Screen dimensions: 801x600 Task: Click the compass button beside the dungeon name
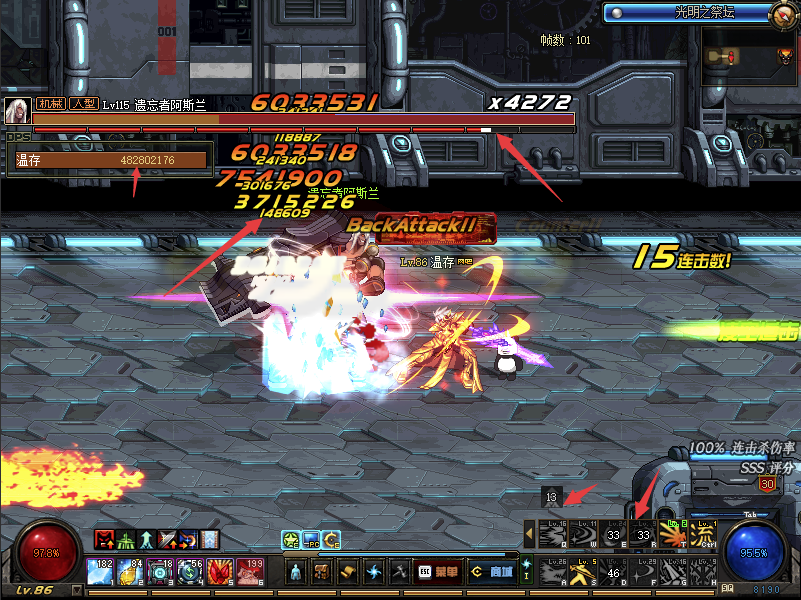point(783,13)
